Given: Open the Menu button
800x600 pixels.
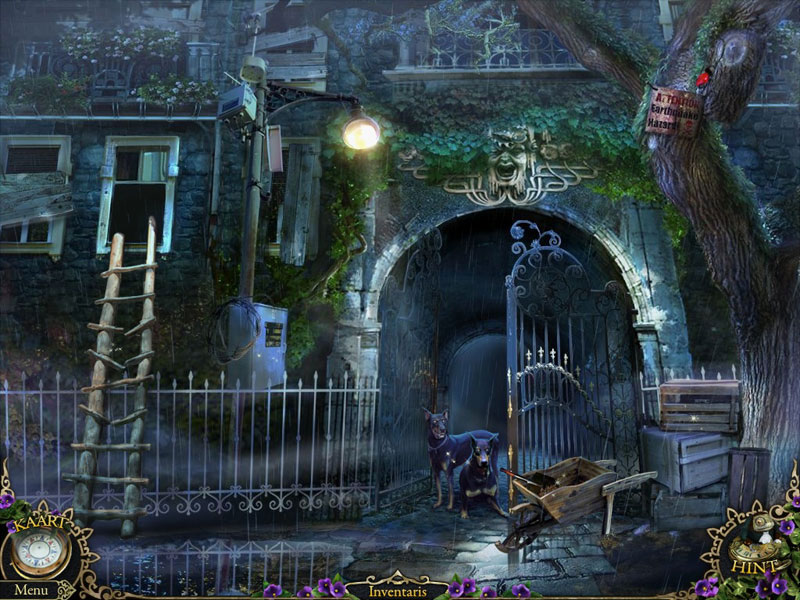Looking at the screenshot, I should (30, 590).
